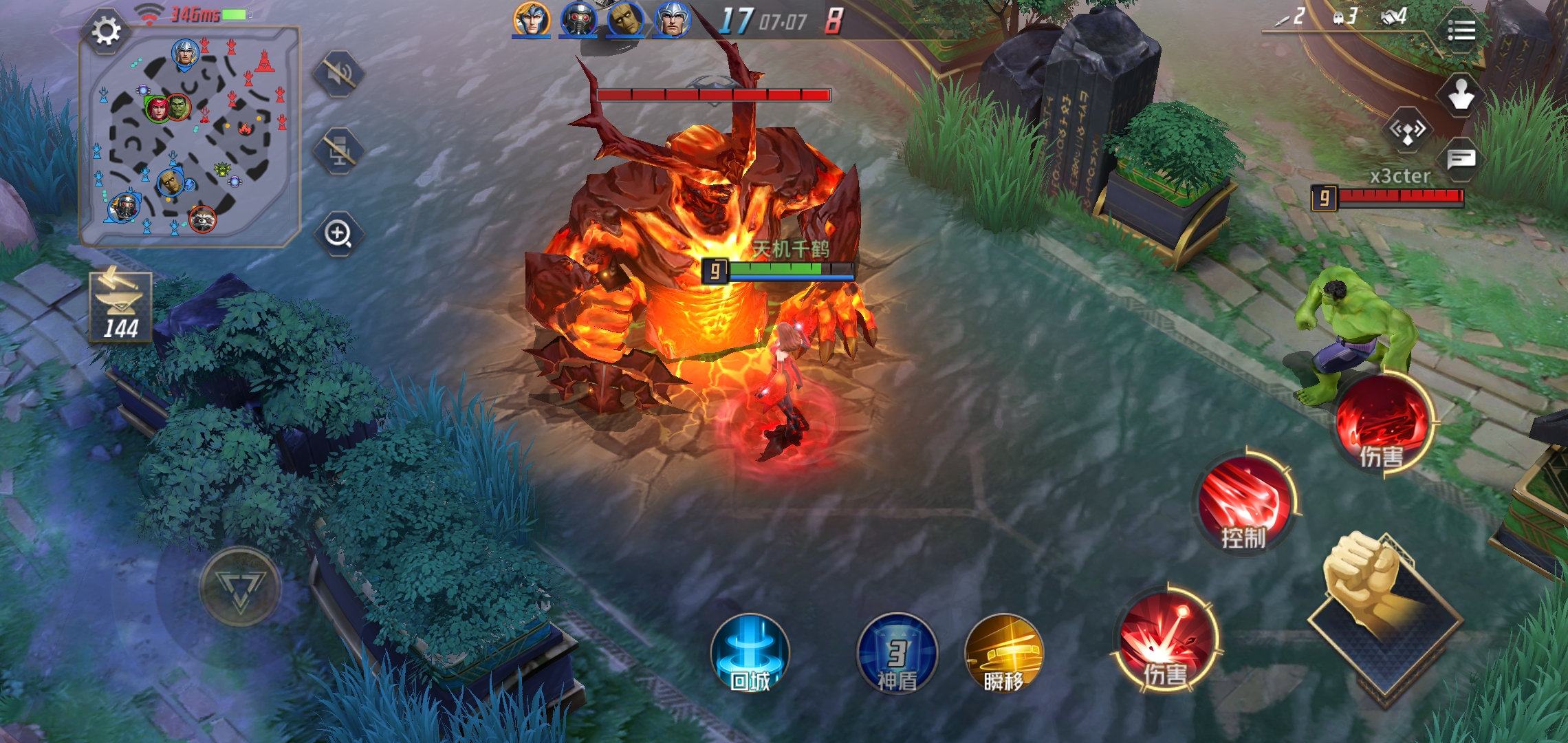This screenshot has height=743, width=1568.
Task: Tap the minimap to view the battlefield
Action: click(190, 138)
